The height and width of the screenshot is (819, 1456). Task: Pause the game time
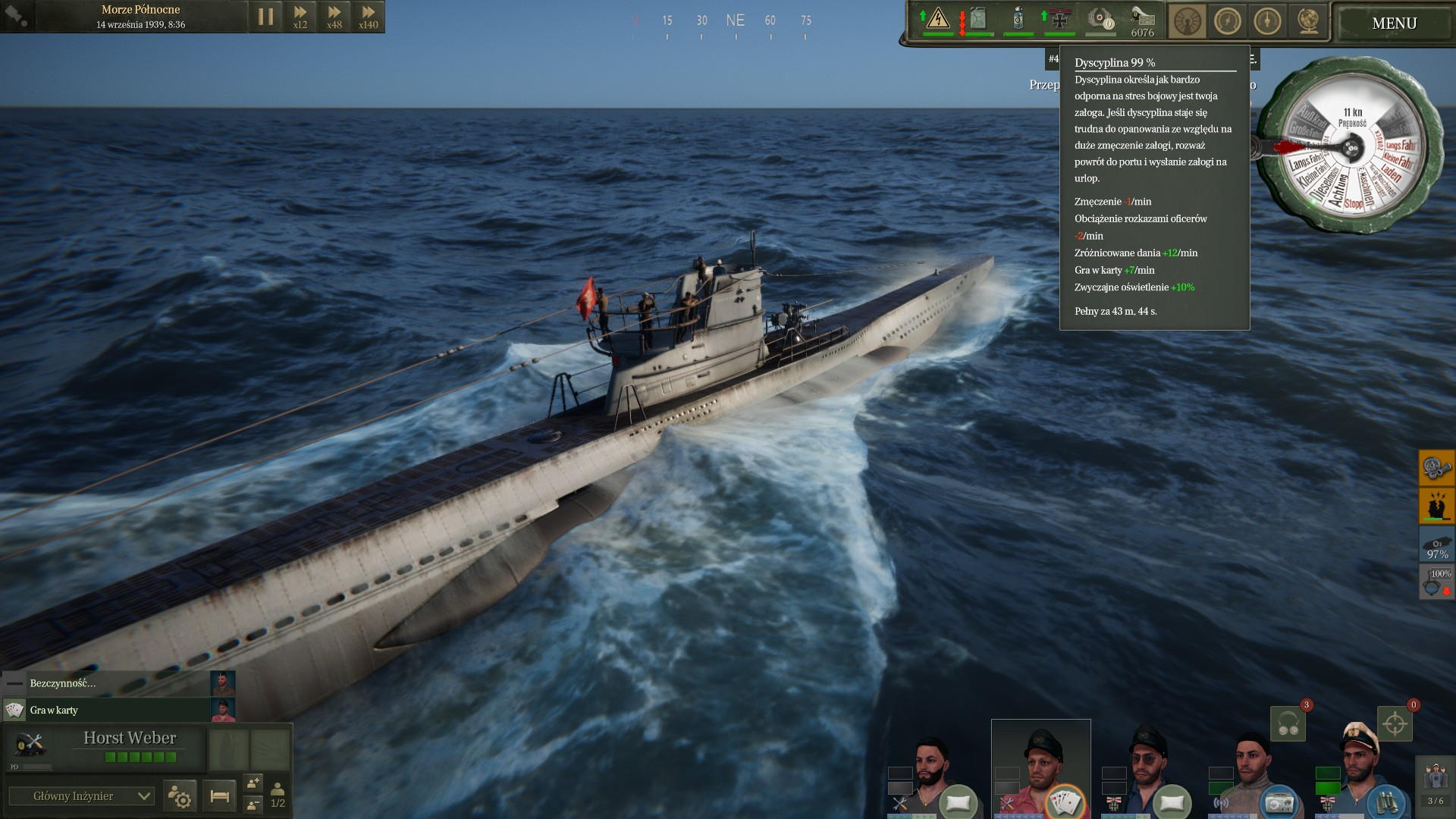tap(265, 17)
